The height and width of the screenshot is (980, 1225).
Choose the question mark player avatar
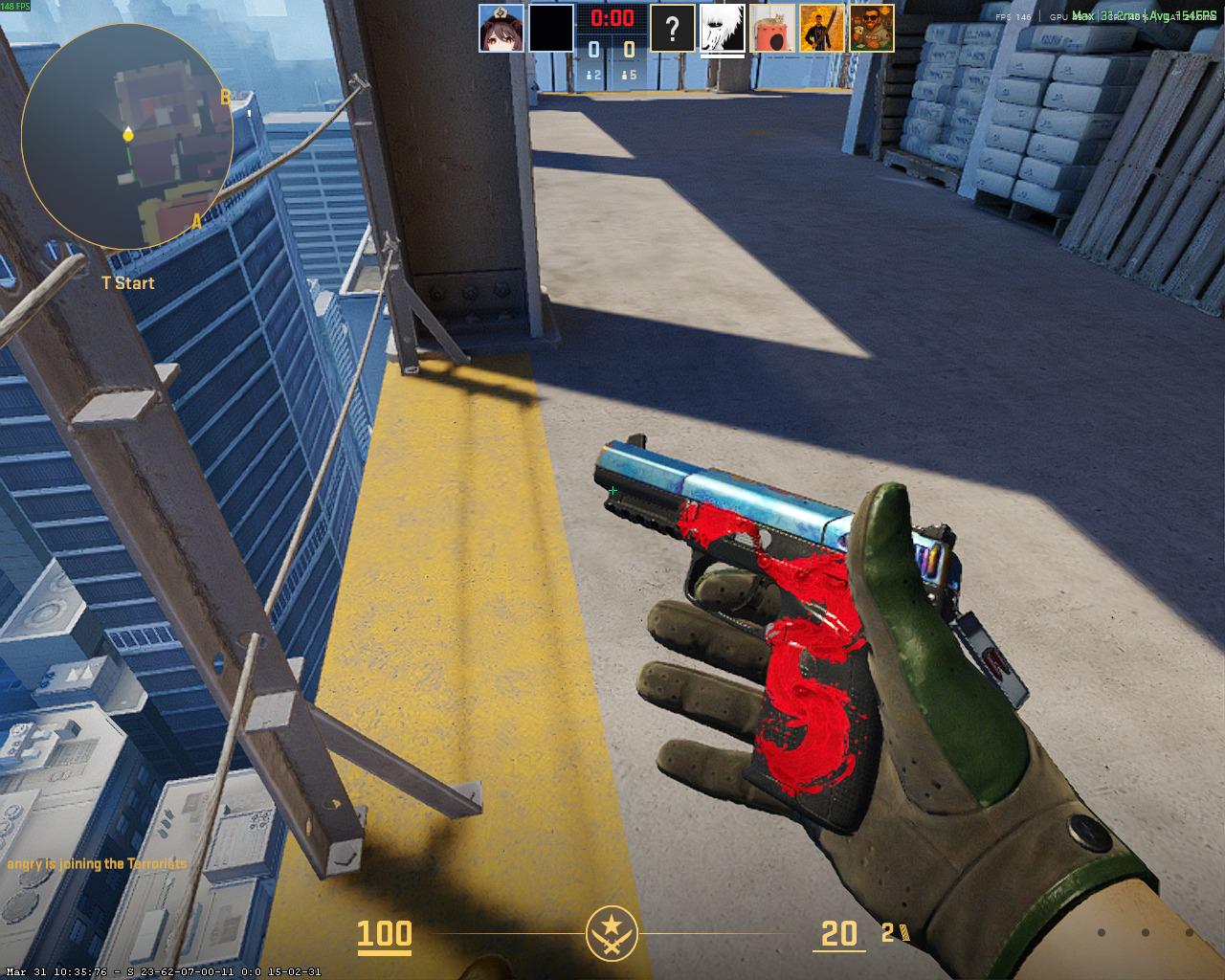(673, 28)
